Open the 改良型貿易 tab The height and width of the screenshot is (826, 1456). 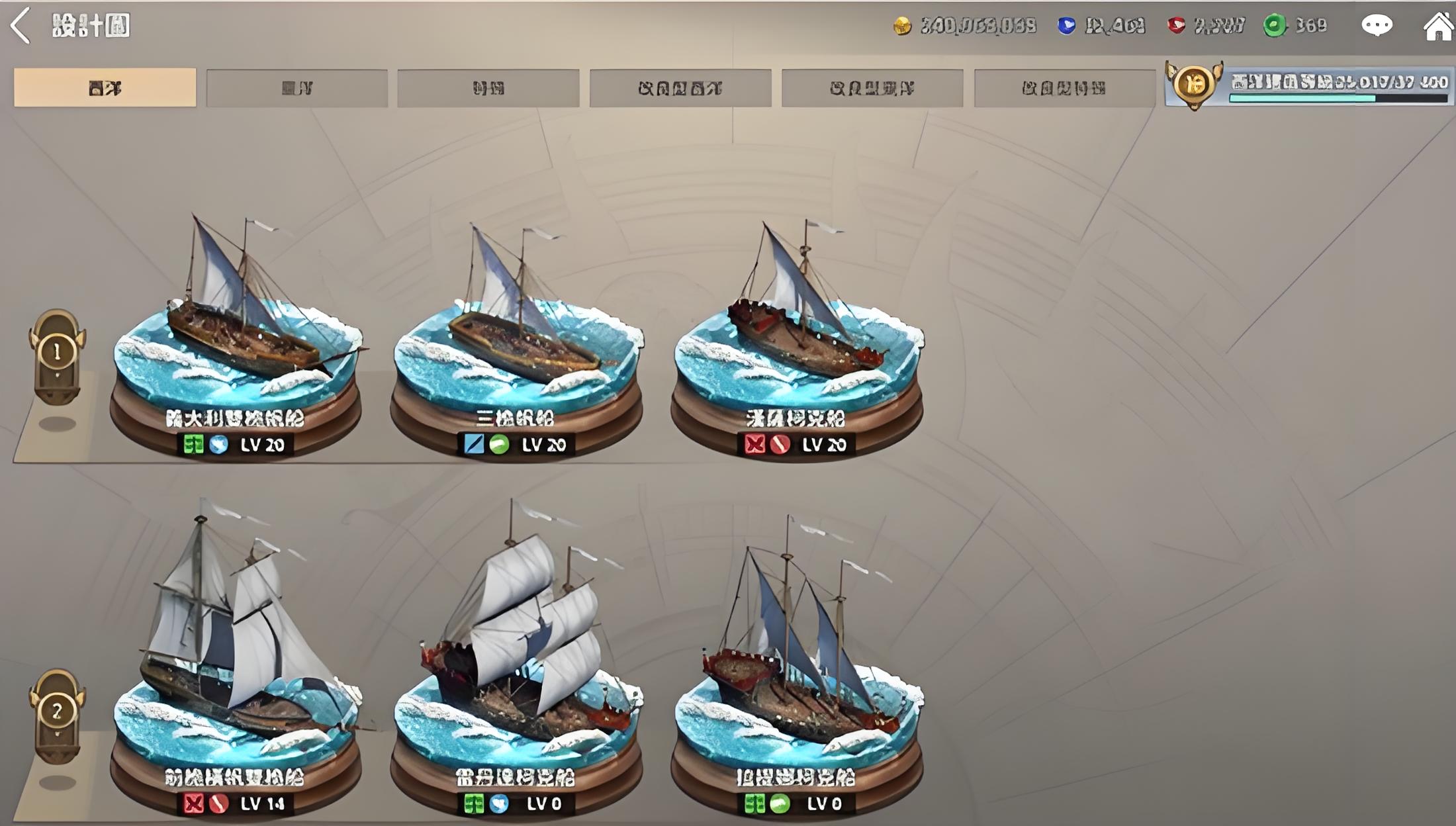coord(872,87)
